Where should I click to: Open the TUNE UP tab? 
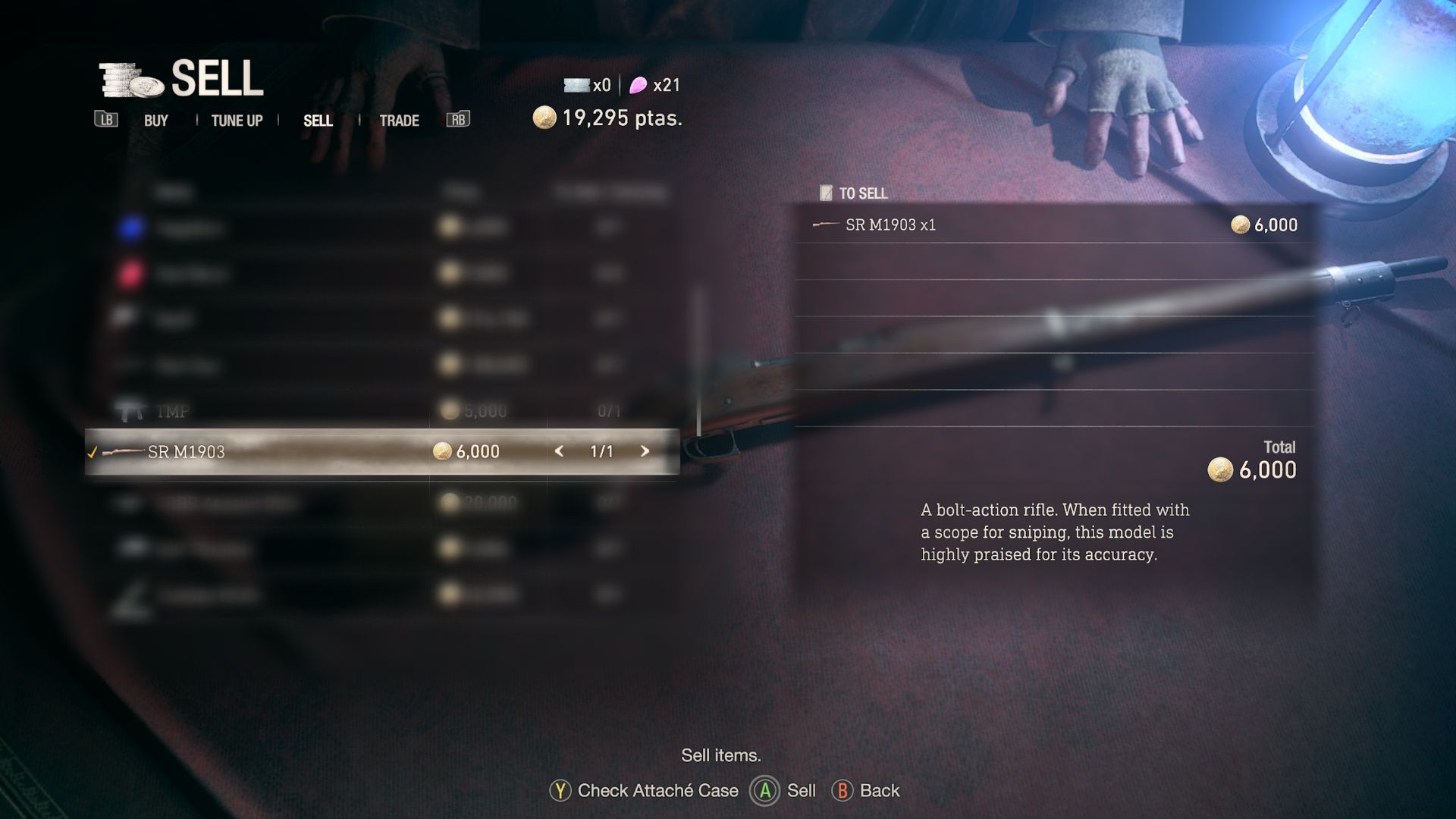[237, 120]
